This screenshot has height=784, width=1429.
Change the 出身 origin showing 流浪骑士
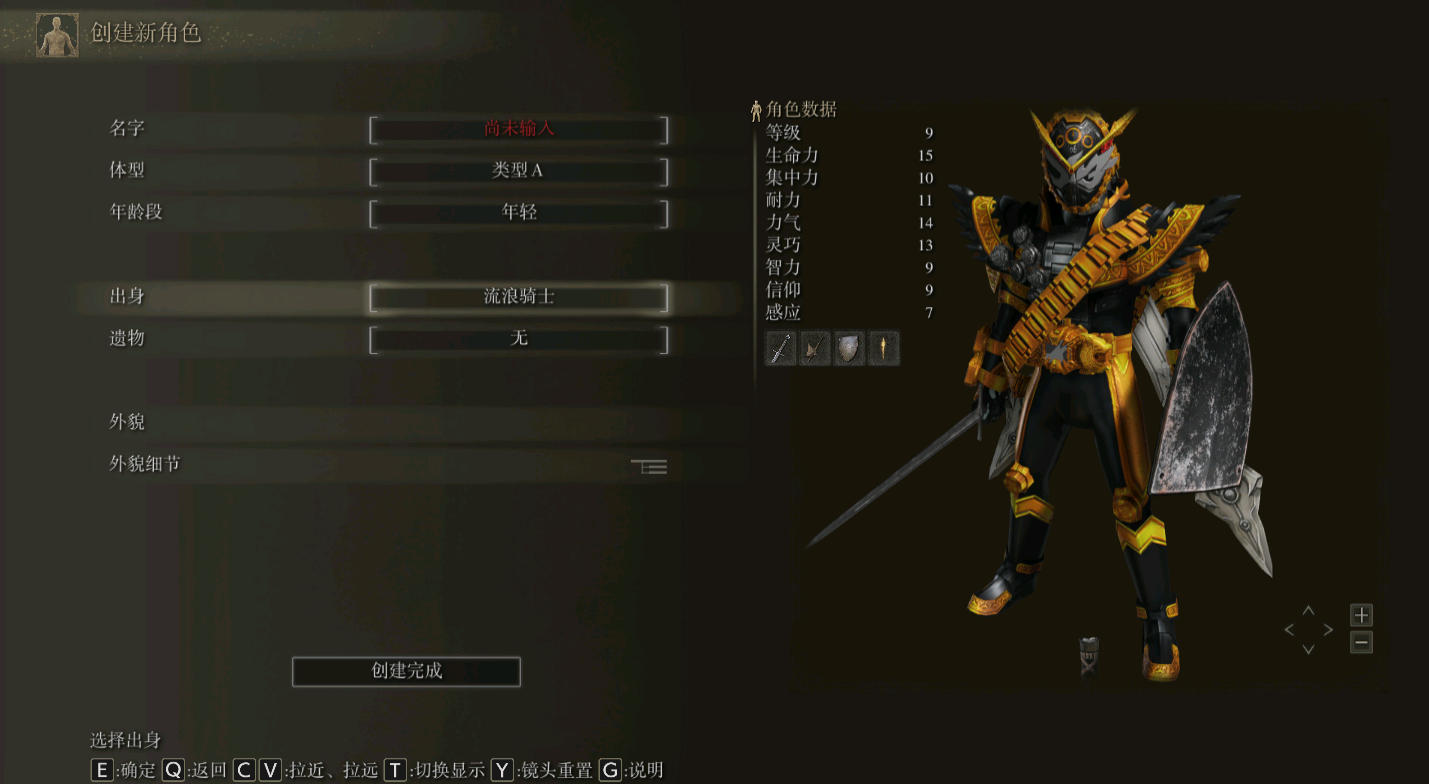pos(519,298)
